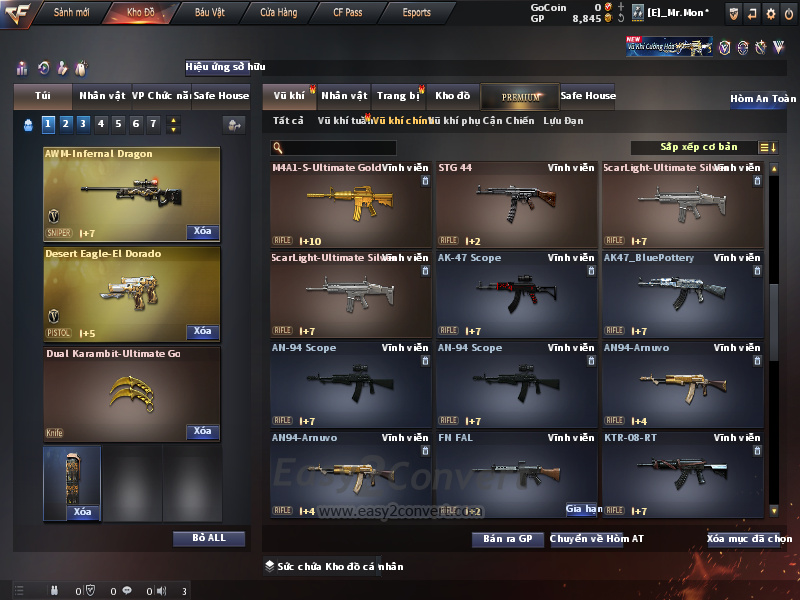Switch to the PREMIUM tab
Viewport: 800px width, 600px height.
coord(521,96)
